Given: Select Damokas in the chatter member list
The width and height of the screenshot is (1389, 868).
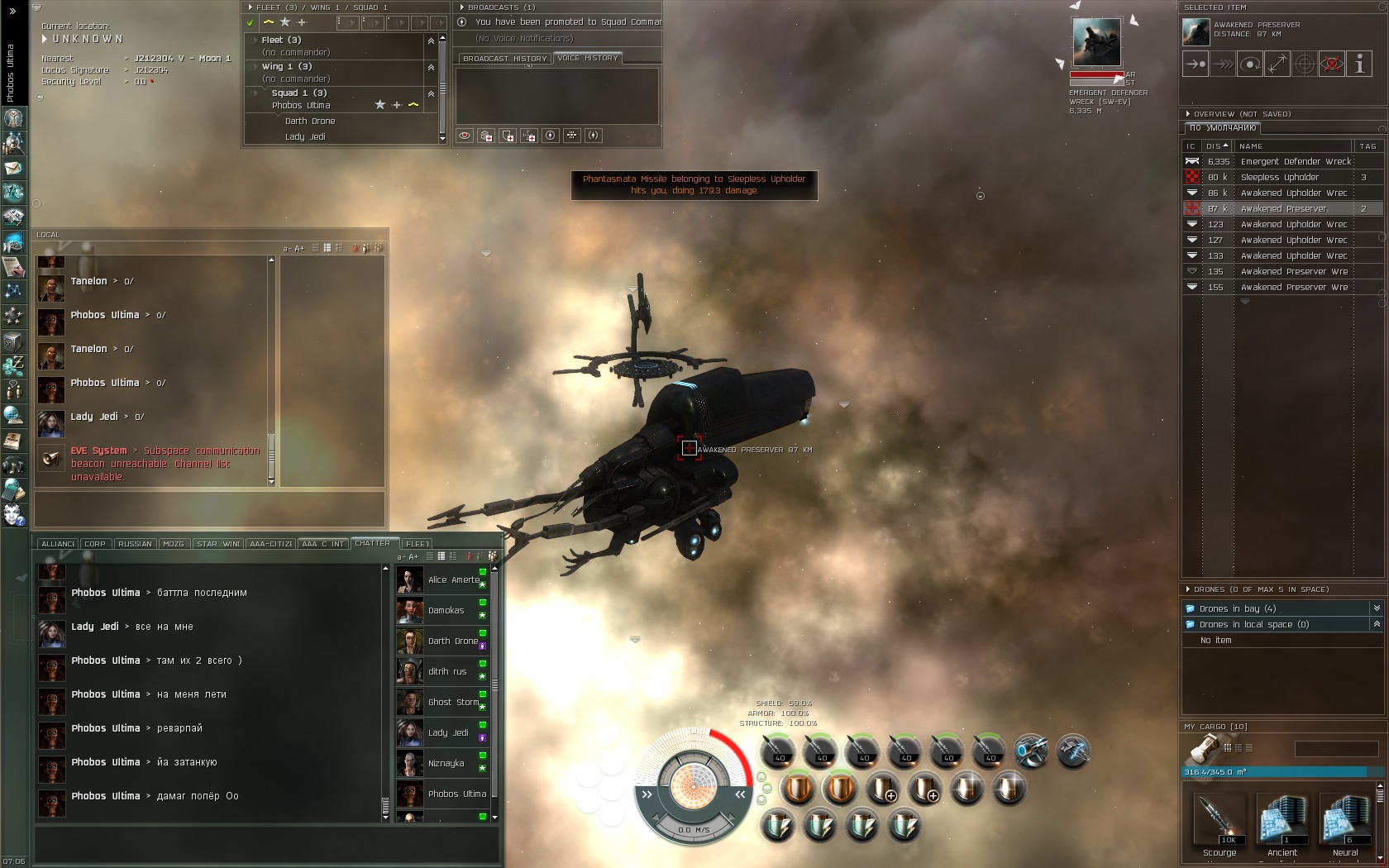Looking at the screenshot, I should tap(446, 611).
